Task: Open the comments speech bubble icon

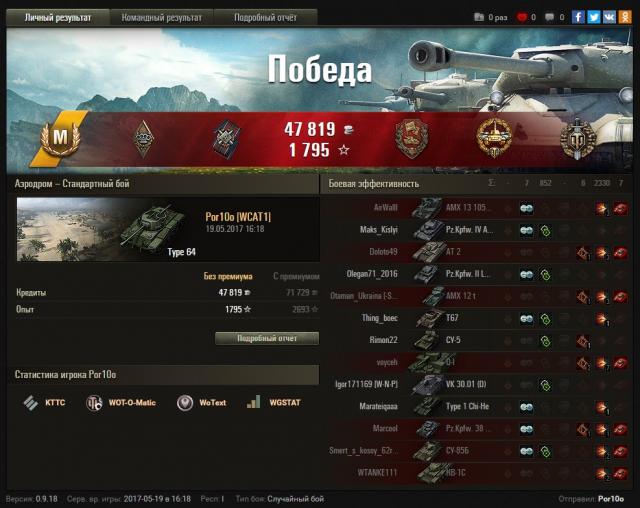Action: point(549,17)
